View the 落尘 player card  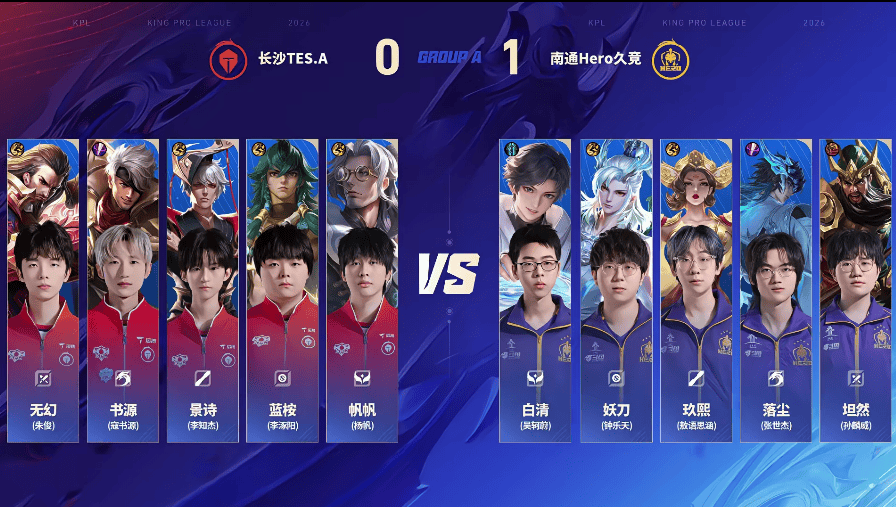[775, 290]
